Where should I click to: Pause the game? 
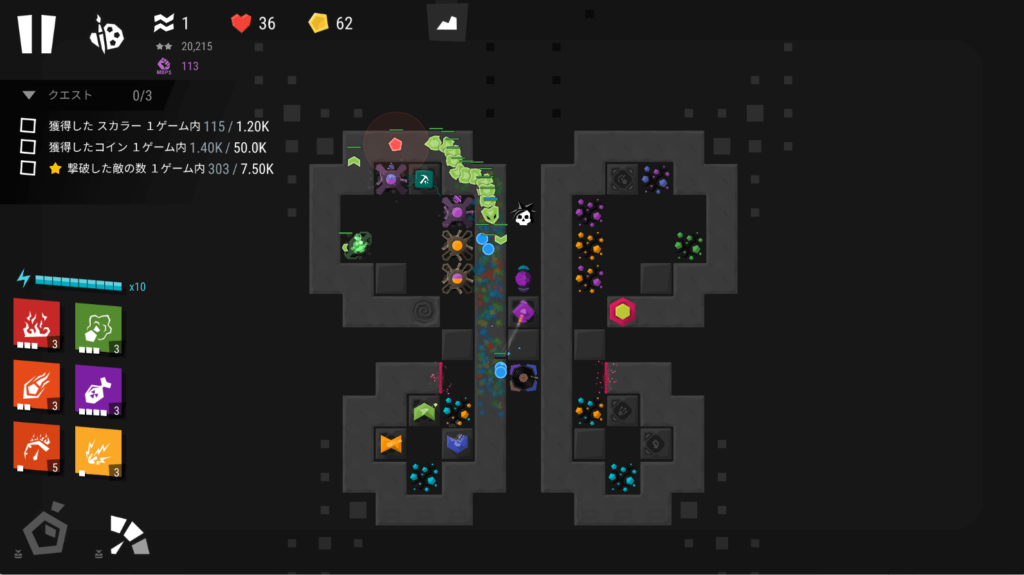coord(36,34)
